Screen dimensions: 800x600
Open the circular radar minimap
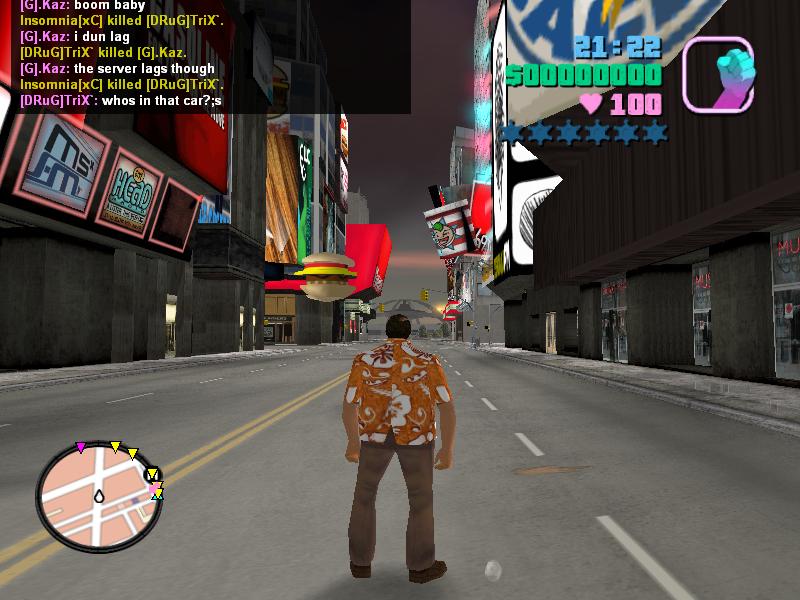pyautogui.click(x=98, y=497)
